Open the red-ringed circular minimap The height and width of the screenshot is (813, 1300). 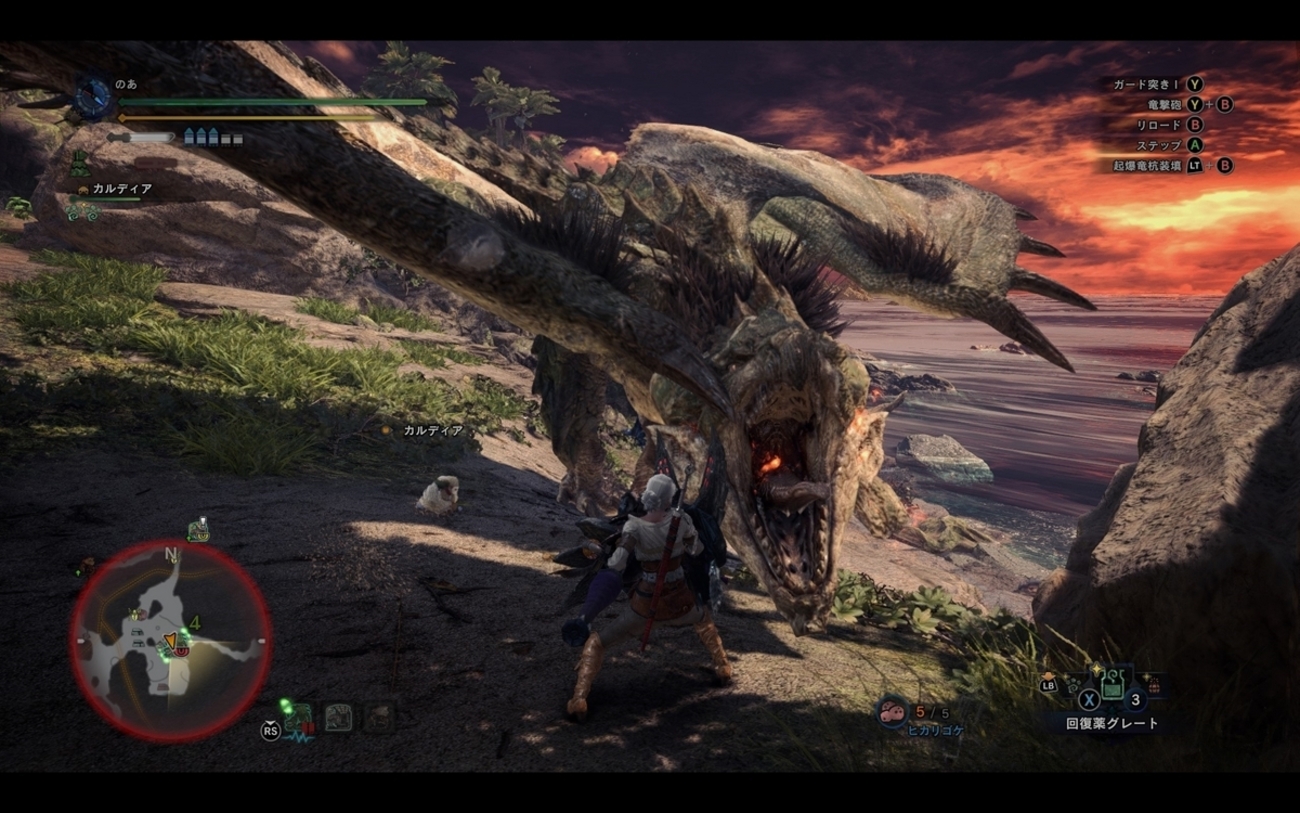click(170, 641)
